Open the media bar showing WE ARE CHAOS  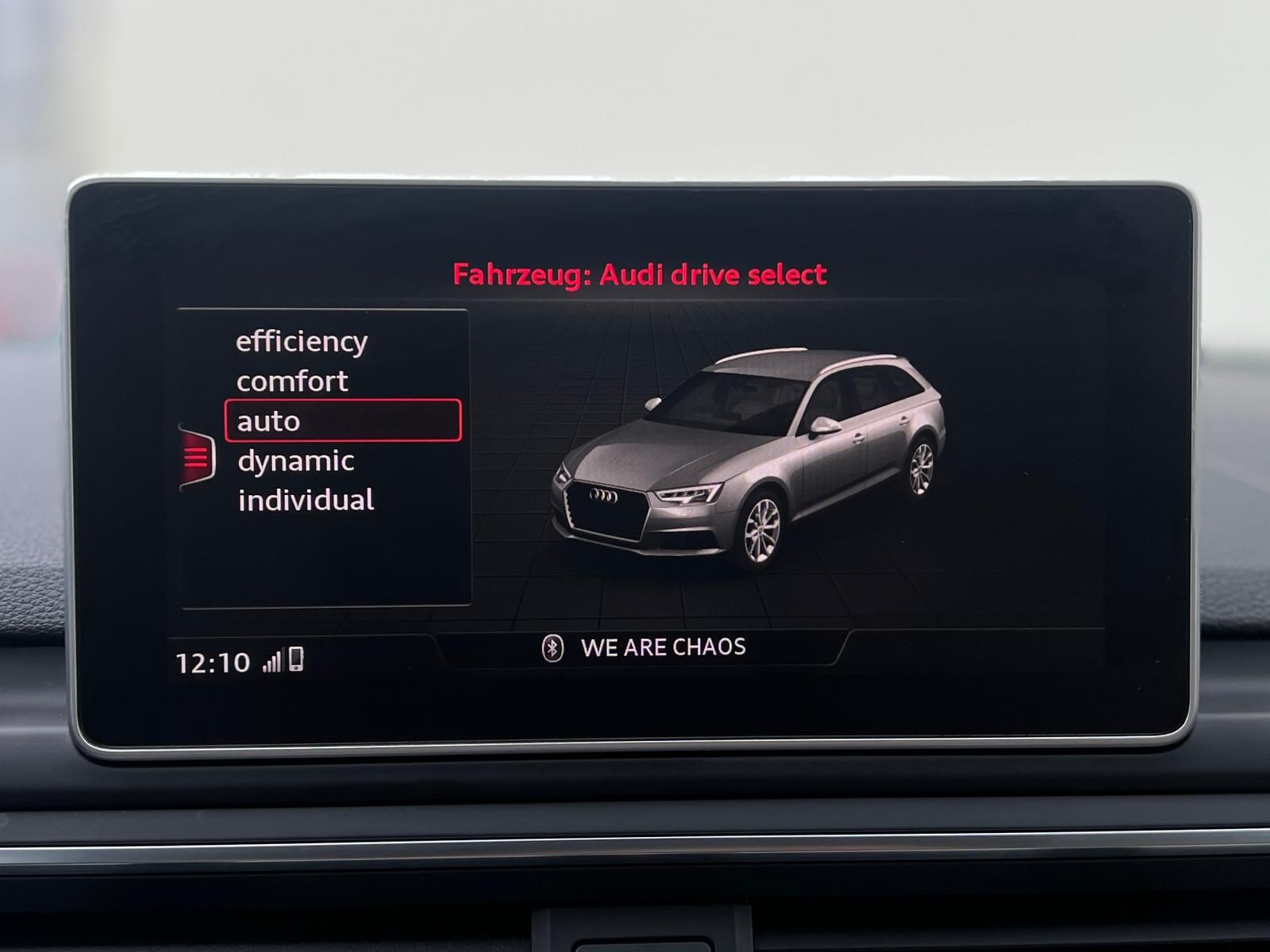click(663, 647)
